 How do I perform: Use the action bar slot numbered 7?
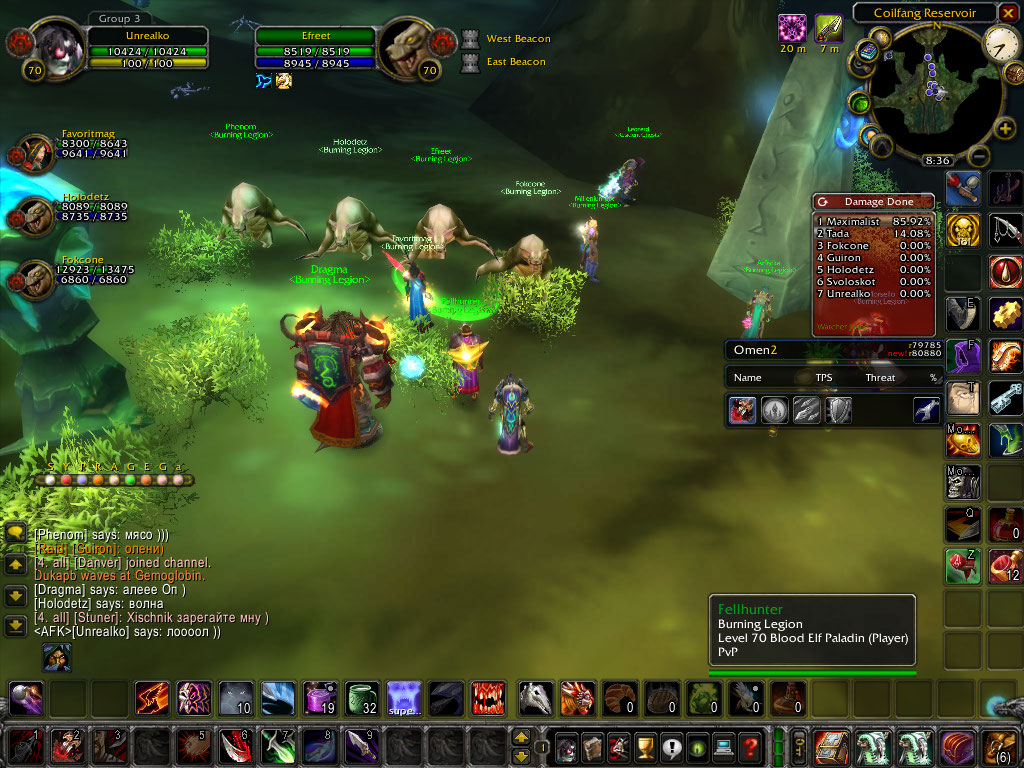pos(275,746)
